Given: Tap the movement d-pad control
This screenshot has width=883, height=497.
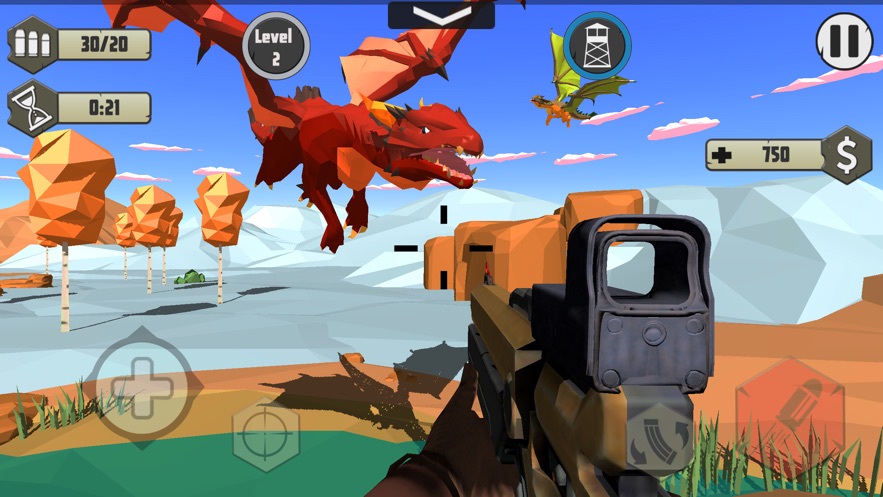Looking at the screenshot, I should click(141, 386).
